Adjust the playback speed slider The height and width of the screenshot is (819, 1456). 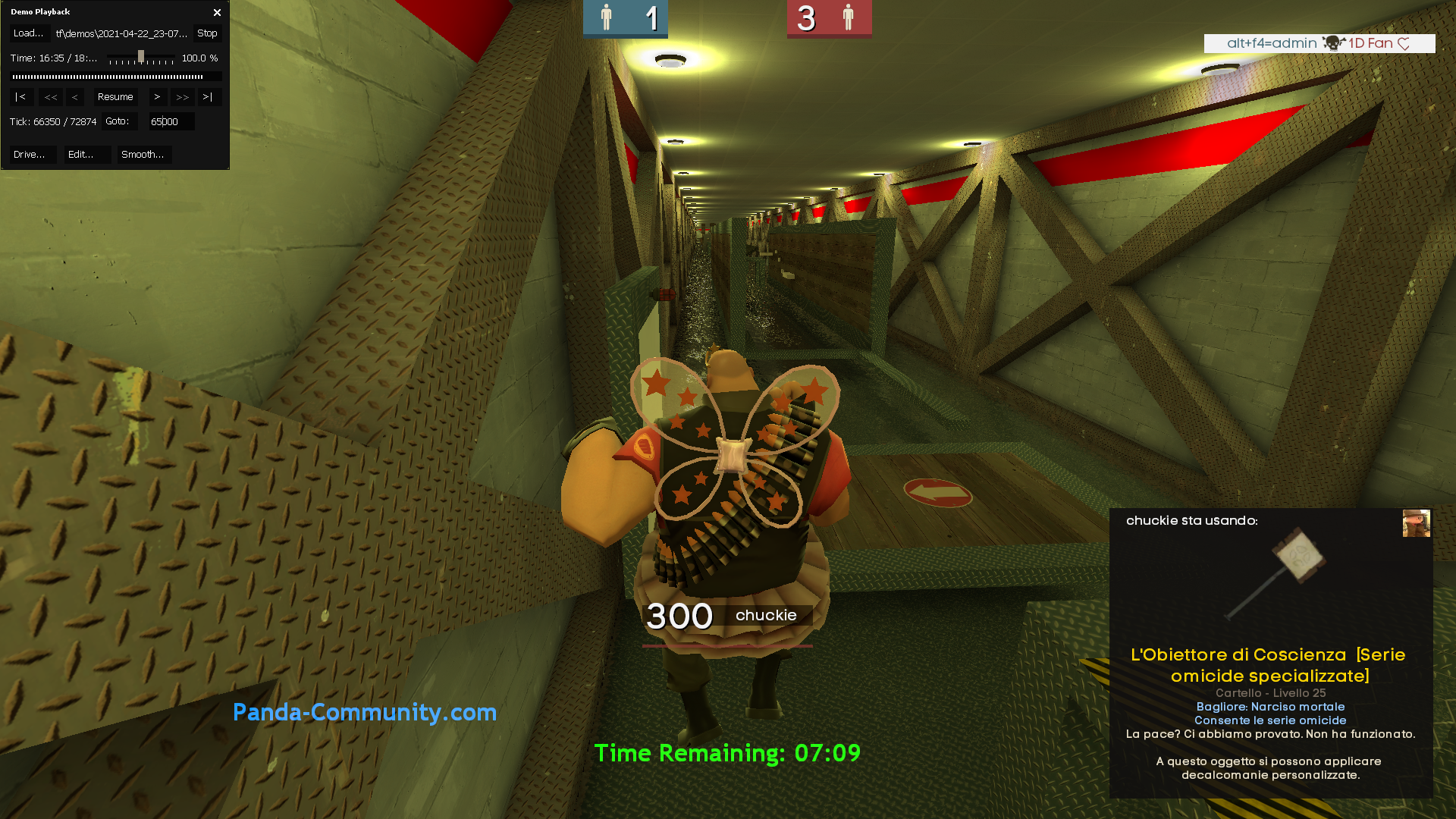click(141, 55)
